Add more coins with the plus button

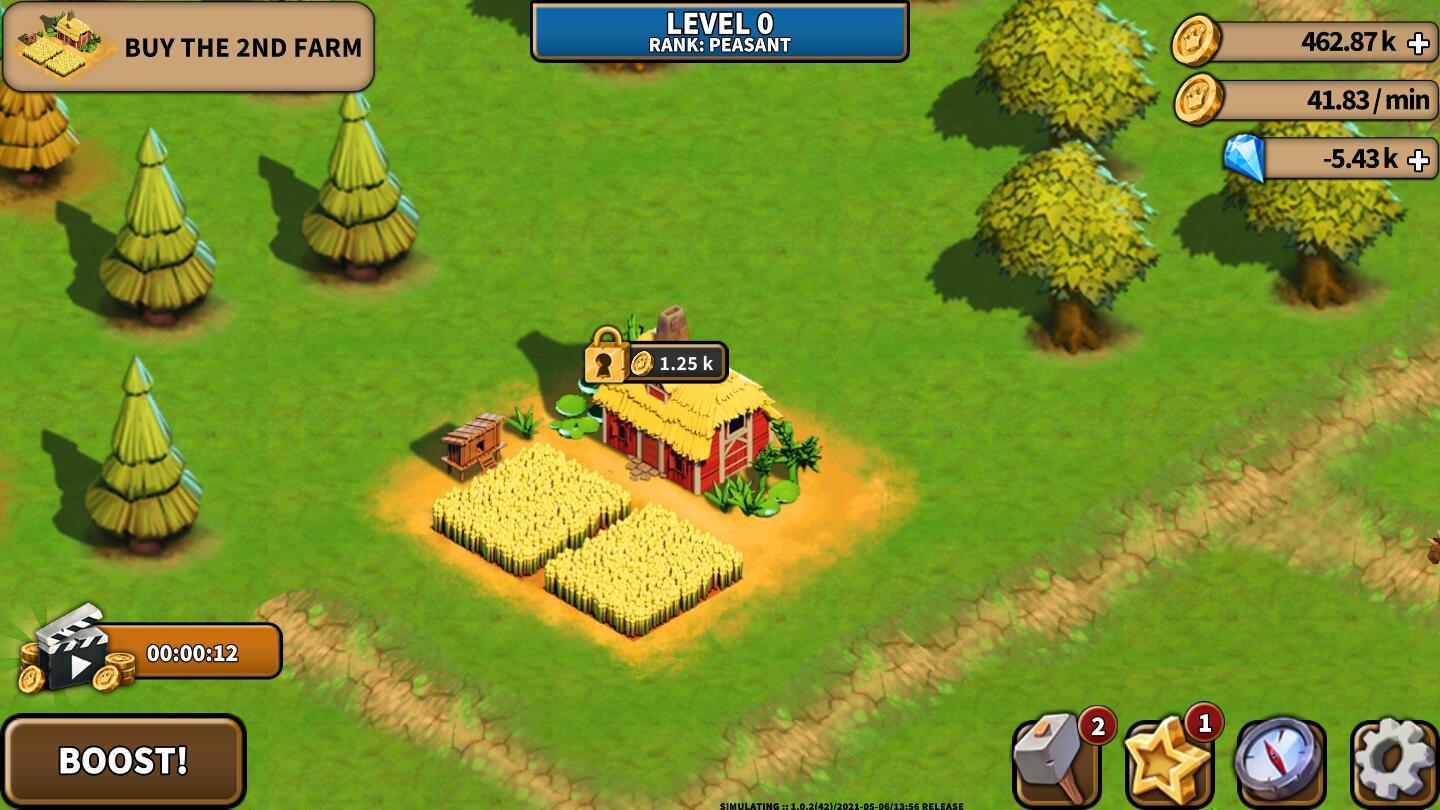click(x=1418, y=43)
